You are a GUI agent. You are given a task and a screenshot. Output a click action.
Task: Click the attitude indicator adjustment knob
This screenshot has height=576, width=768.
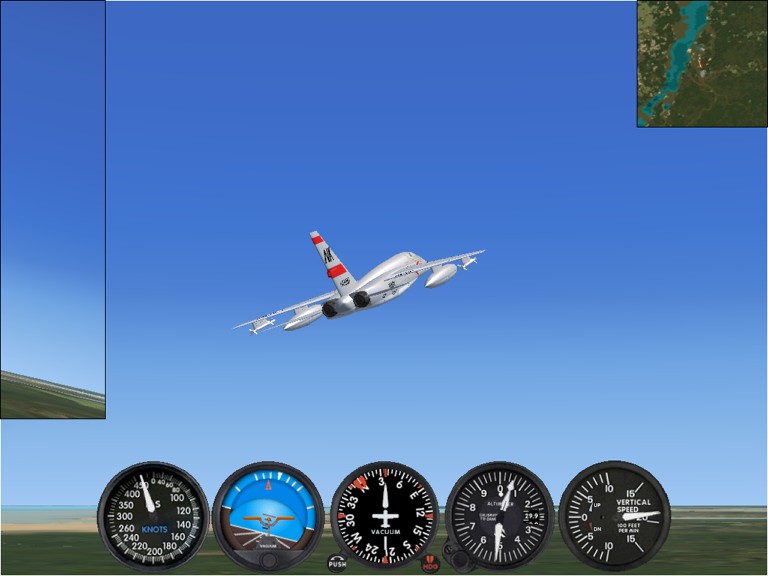click(268, 560)
